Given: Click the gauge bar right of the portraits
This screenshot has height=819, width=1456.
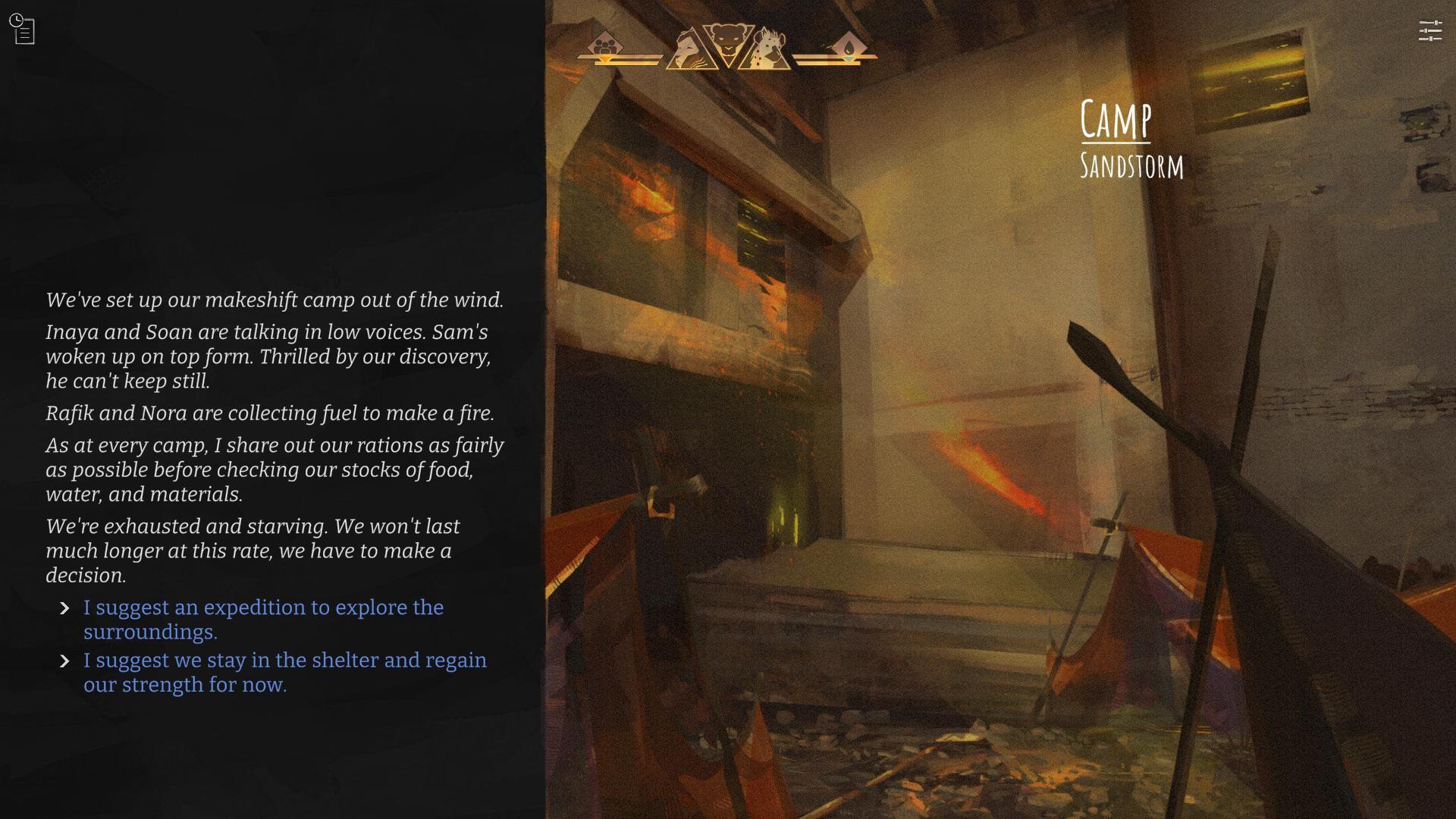Looking at the screenshot, I should tap(819, 61).
